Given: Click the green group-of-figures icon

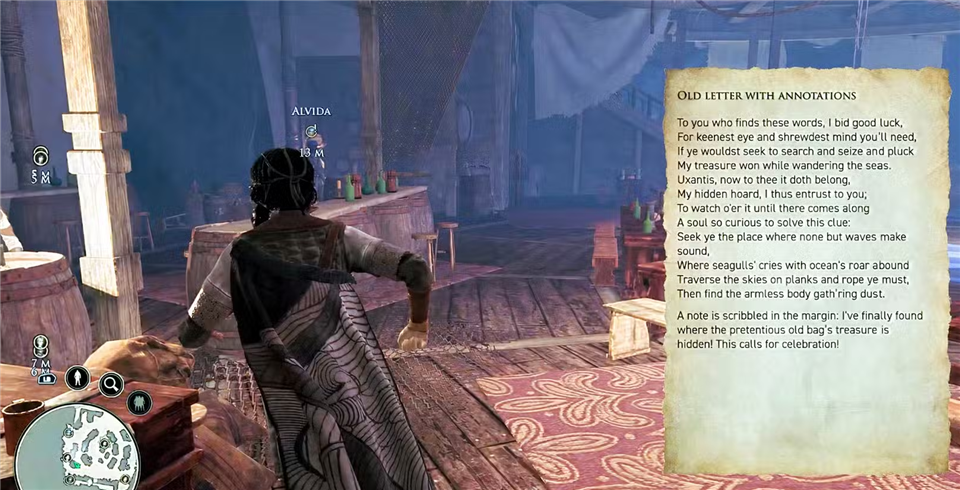Looking at the screenshot, I should (139, 402).
